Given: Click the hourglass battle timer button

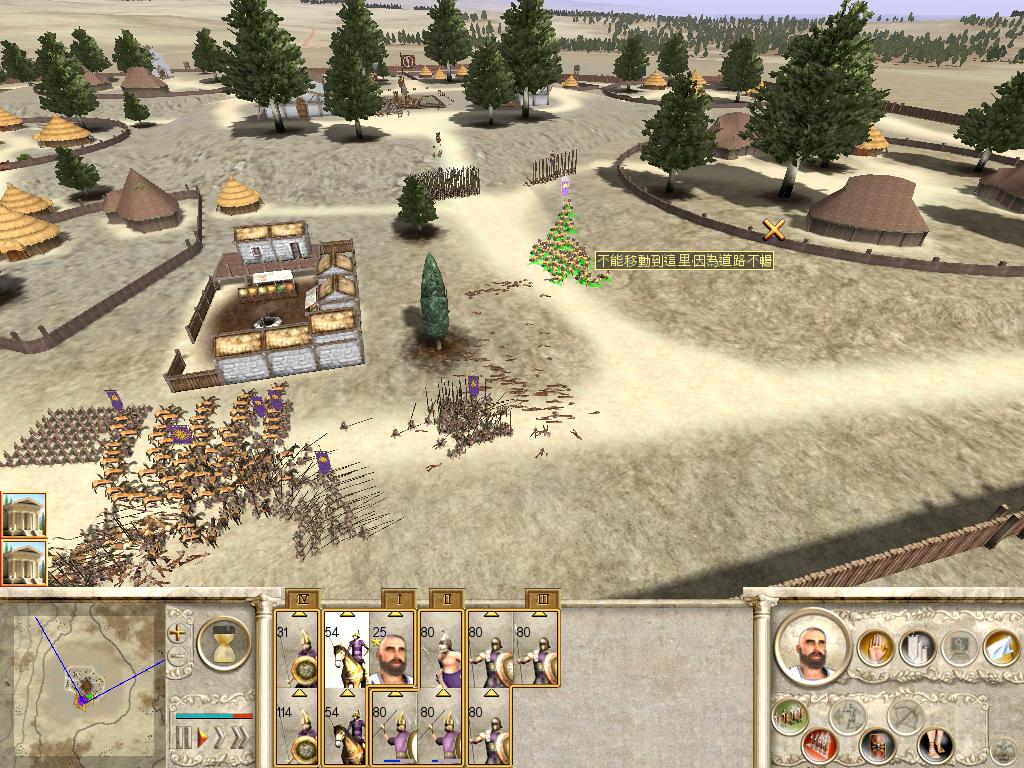Looking at the screenshot, I should 224,642.
